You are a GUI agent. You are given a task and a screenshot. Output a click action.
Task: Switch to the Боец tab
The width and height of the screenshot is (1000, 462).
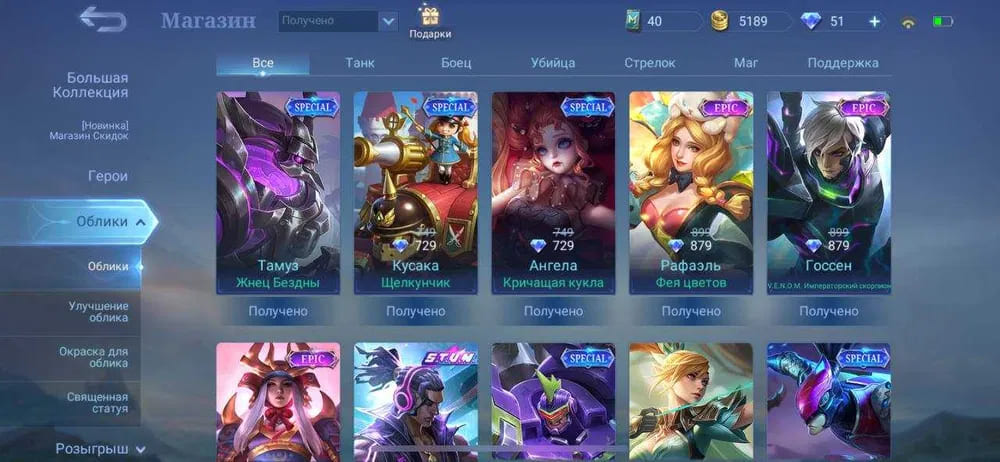(x=456, y=63)
